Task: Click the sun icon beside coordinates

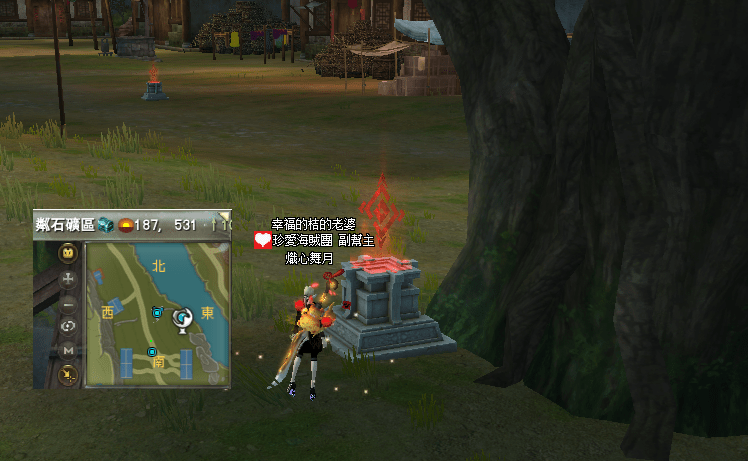Action: click(x=126, y=224)
